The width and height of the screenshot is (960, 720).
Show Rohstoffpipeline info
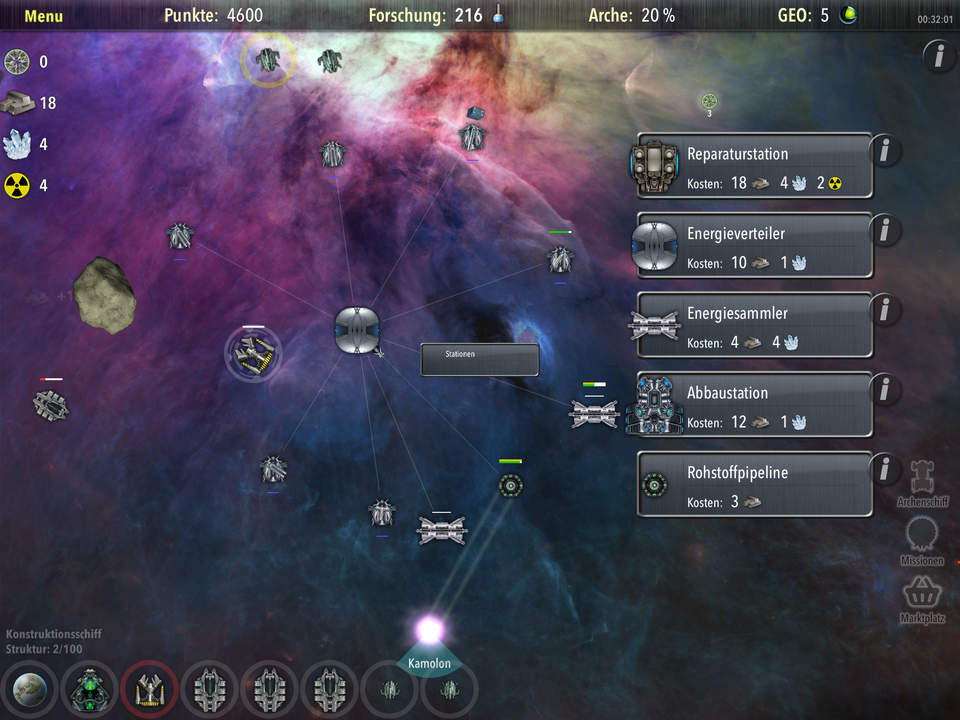point(885,468)
